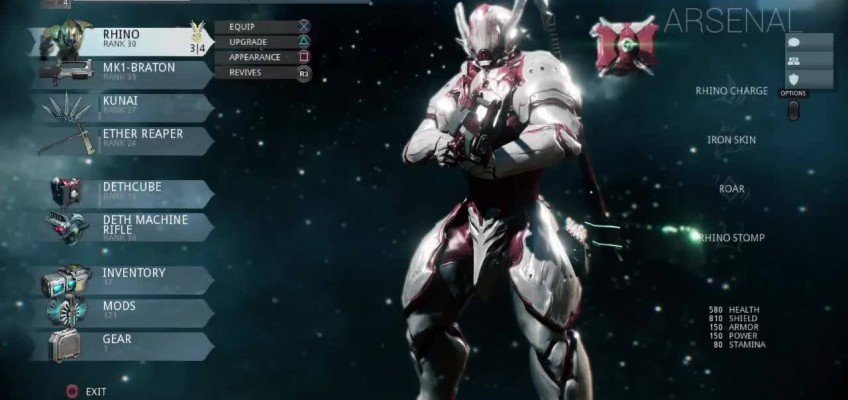
Task: Open the Appearance option
Action: point(264,57)
